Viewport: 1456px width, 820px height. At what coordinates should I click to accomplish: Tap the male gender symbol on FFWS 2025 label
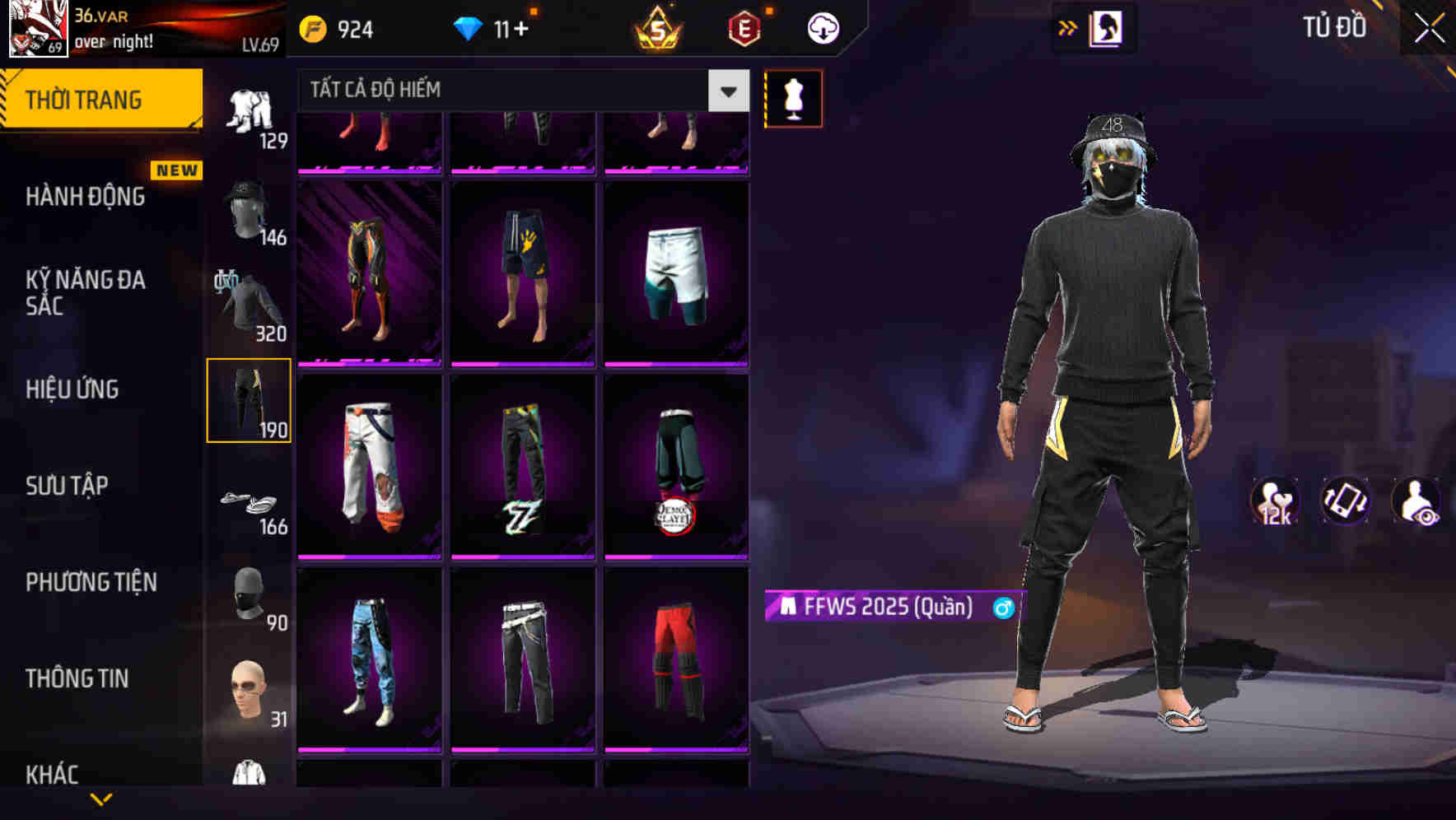[1003, 608]
